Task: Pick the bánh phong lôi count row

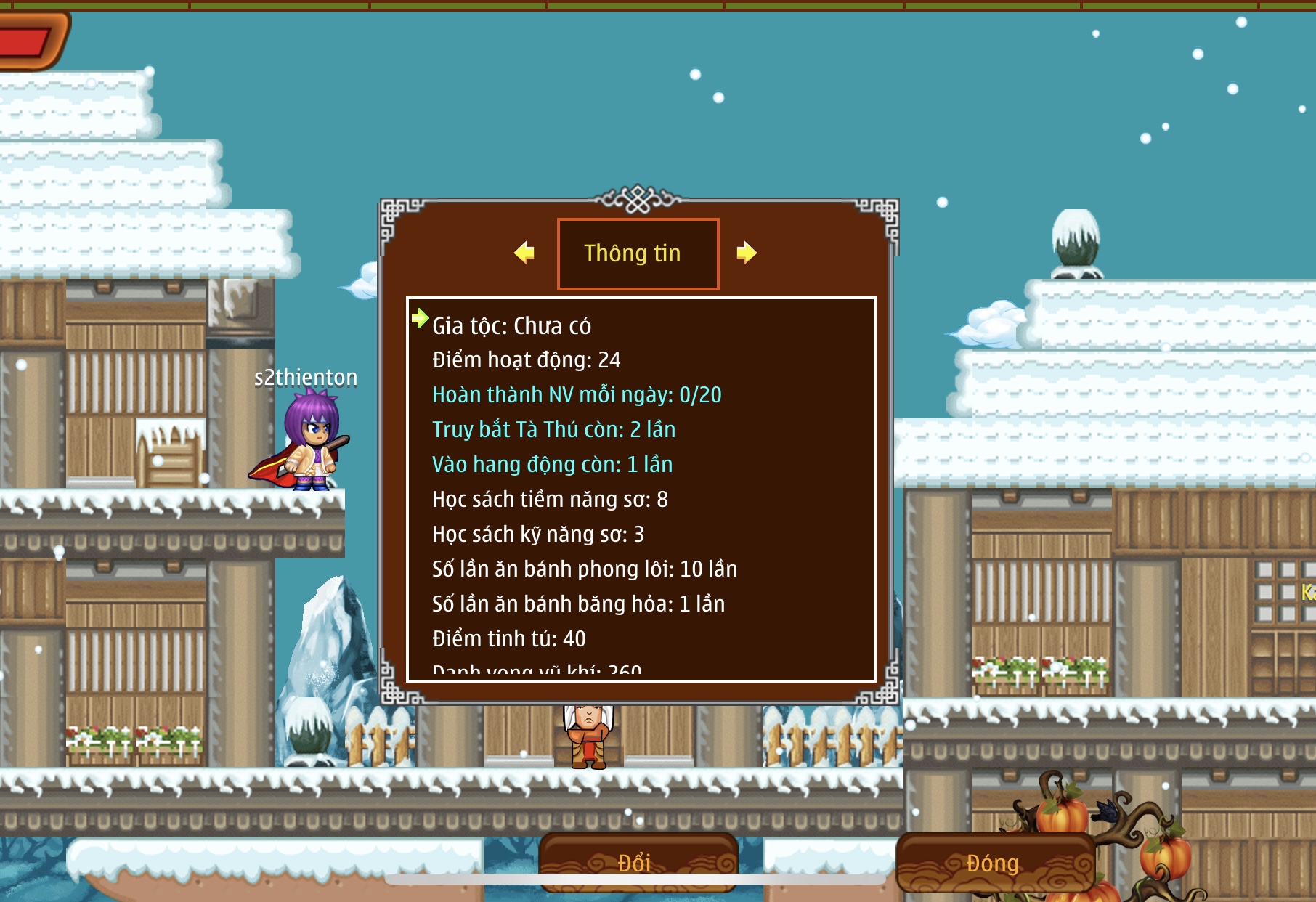Action: tap(585, 569)
